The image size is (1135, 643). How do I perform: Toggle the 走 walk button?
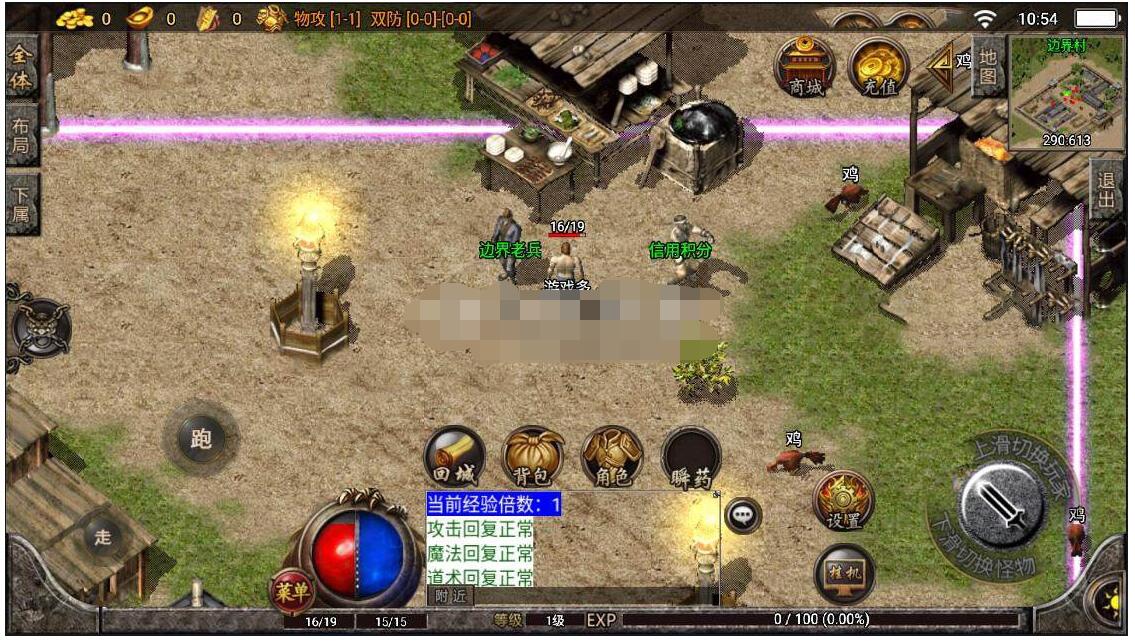point(103,537)
